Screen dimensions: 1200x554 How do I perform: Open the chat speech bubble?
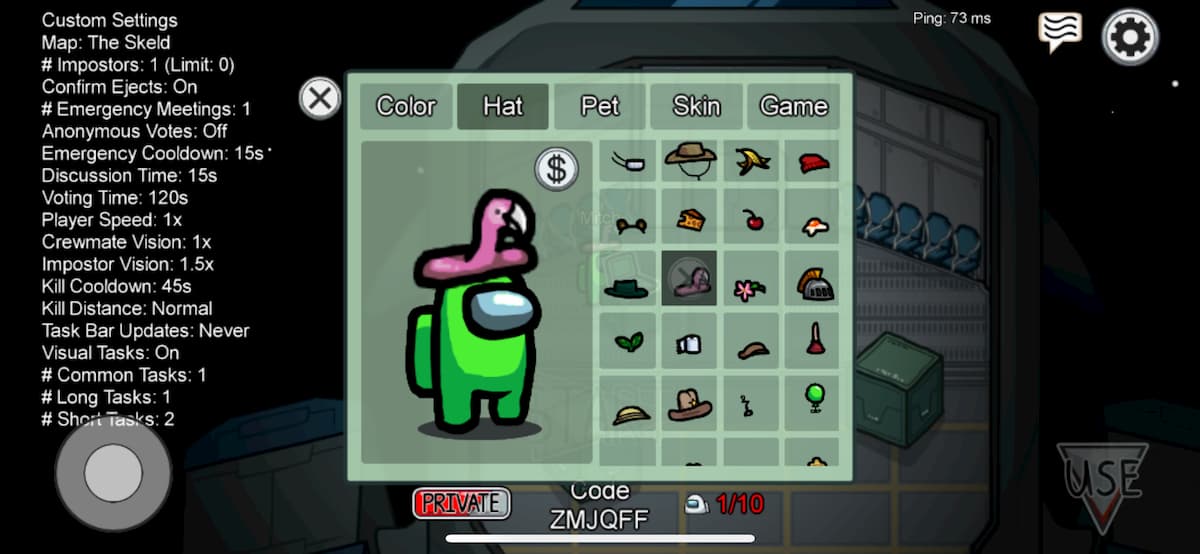tap(1059, 33)
